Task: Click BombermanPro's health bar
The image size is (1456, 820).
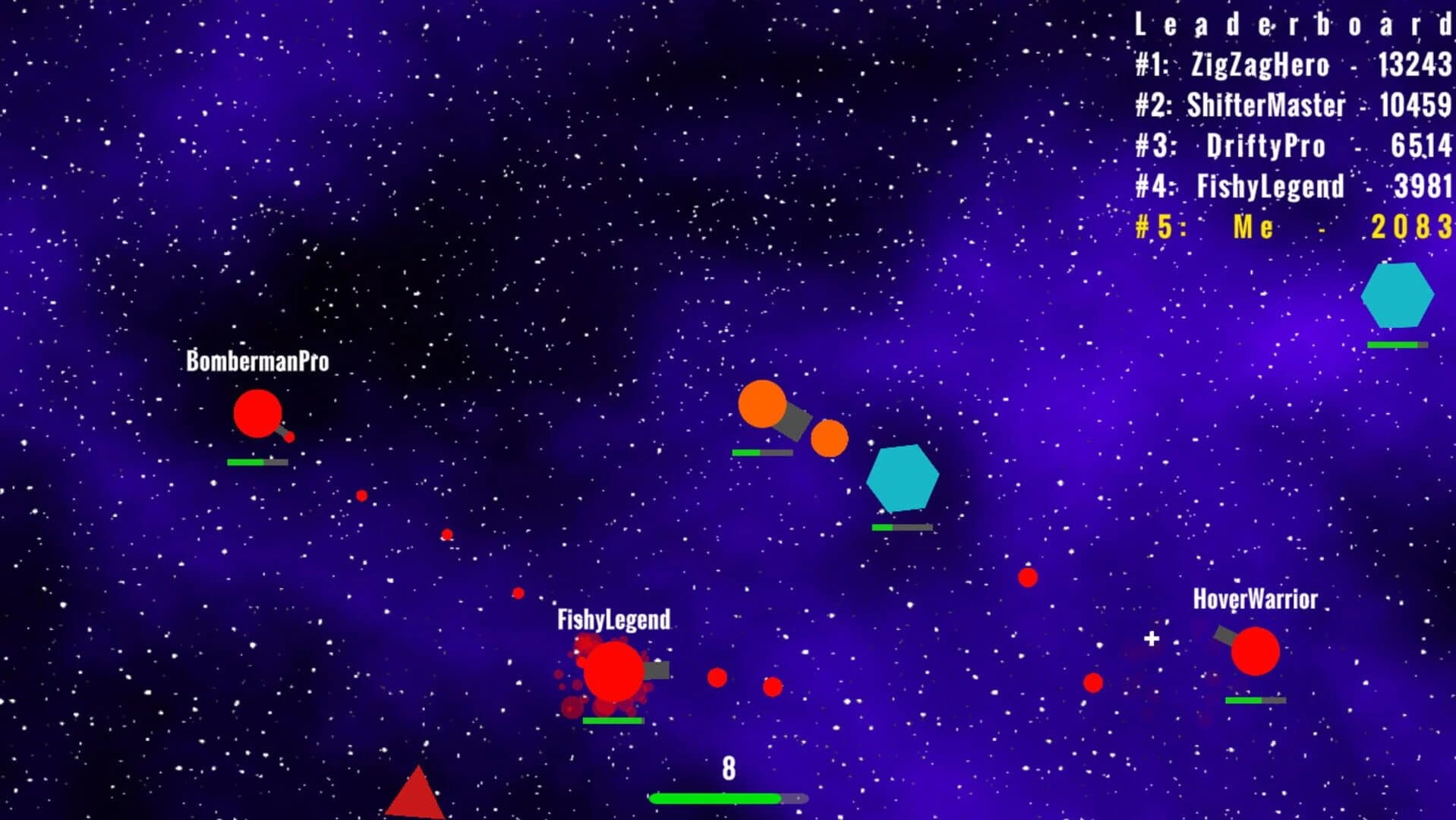Action: point(256,461)
